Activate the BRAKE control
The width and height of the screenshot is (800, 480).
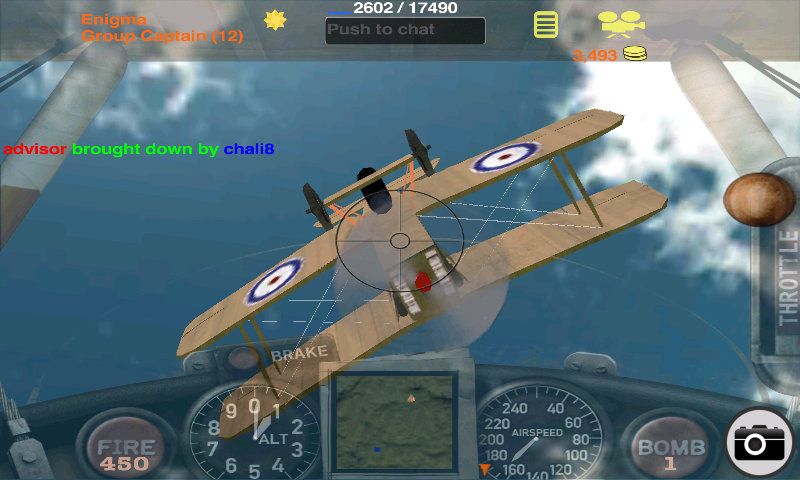299,353
